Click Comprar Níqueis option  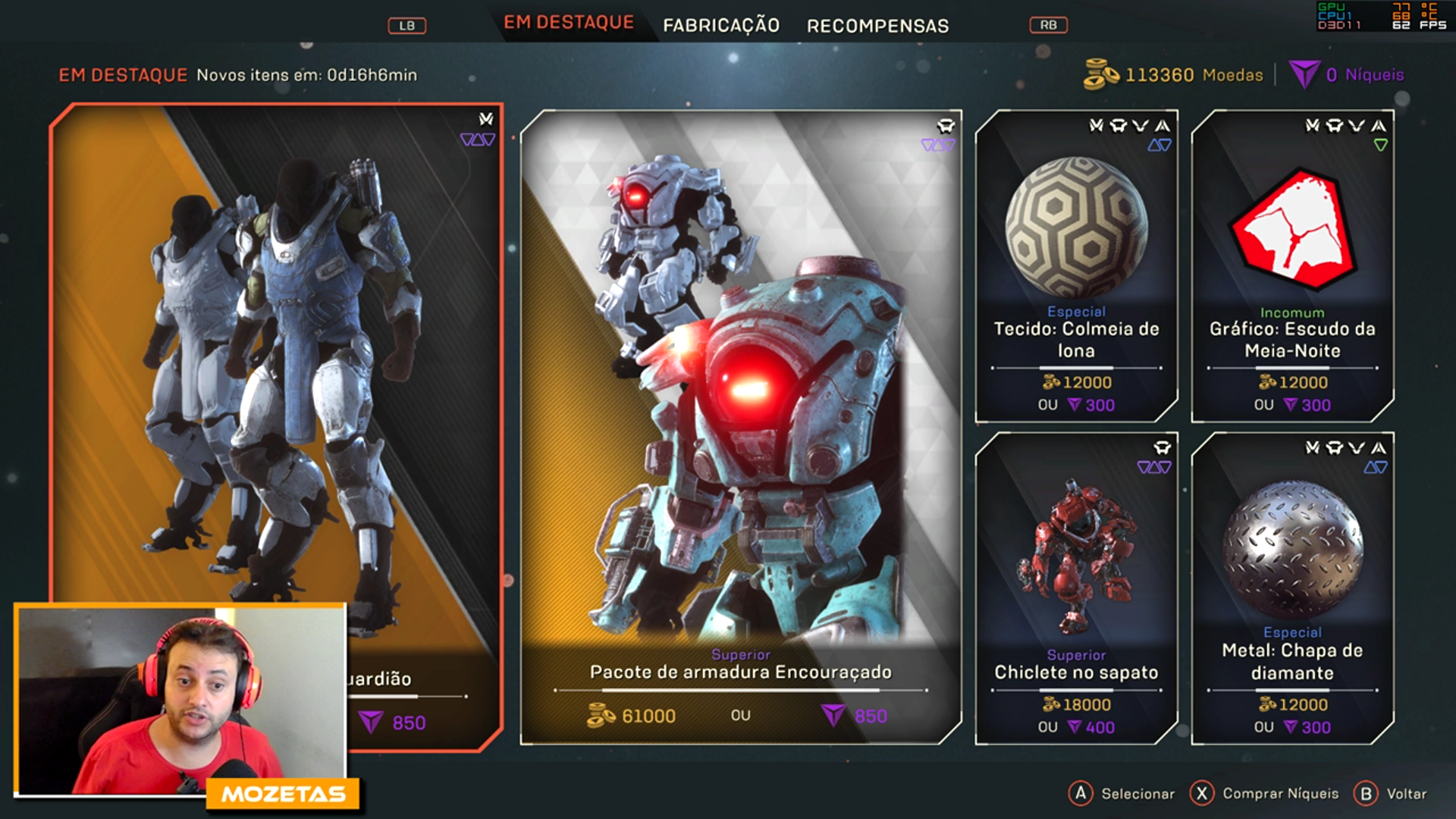point(1265,793)
